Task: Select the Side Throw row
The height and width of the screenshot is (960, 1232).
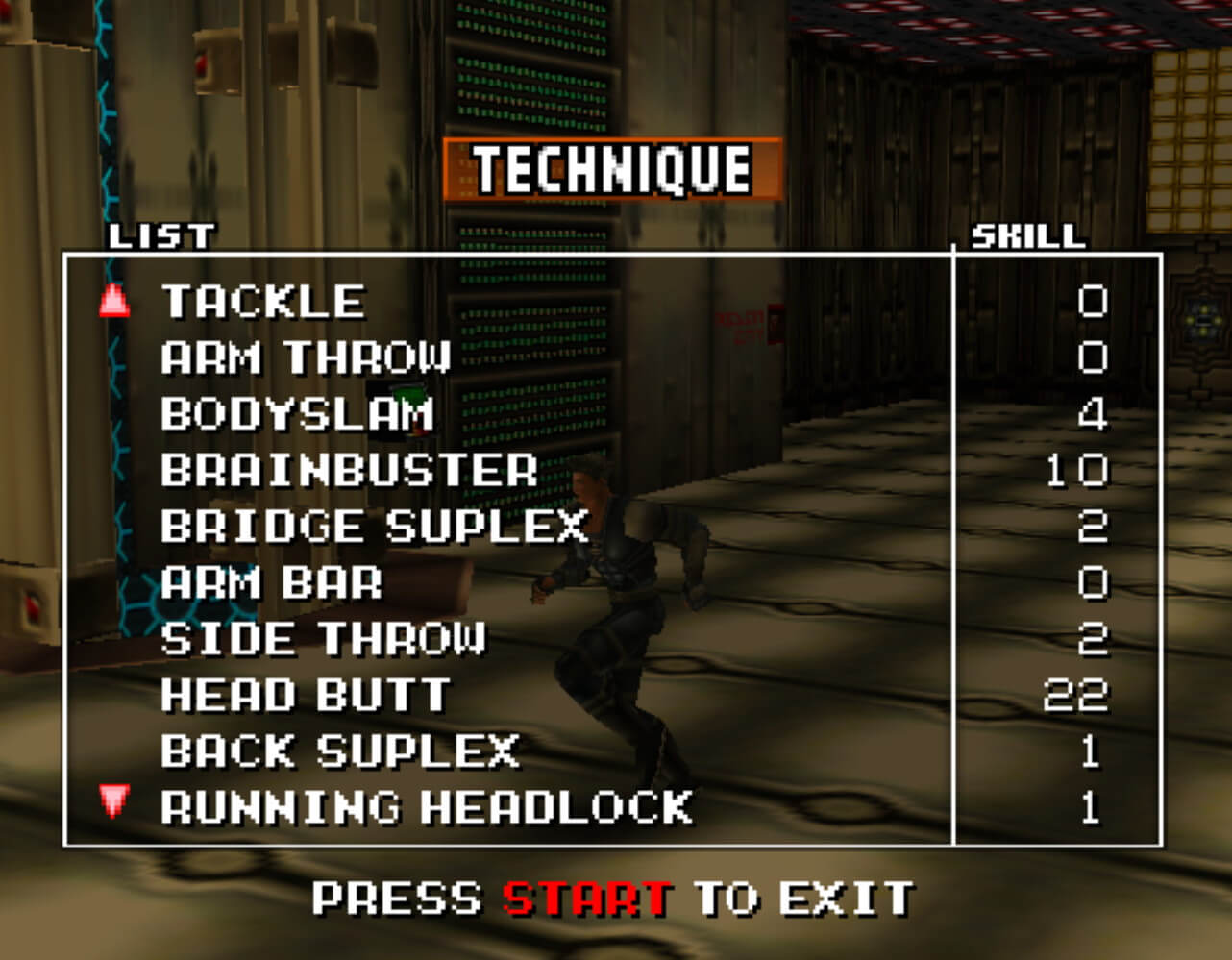Action: pos(323,639)
